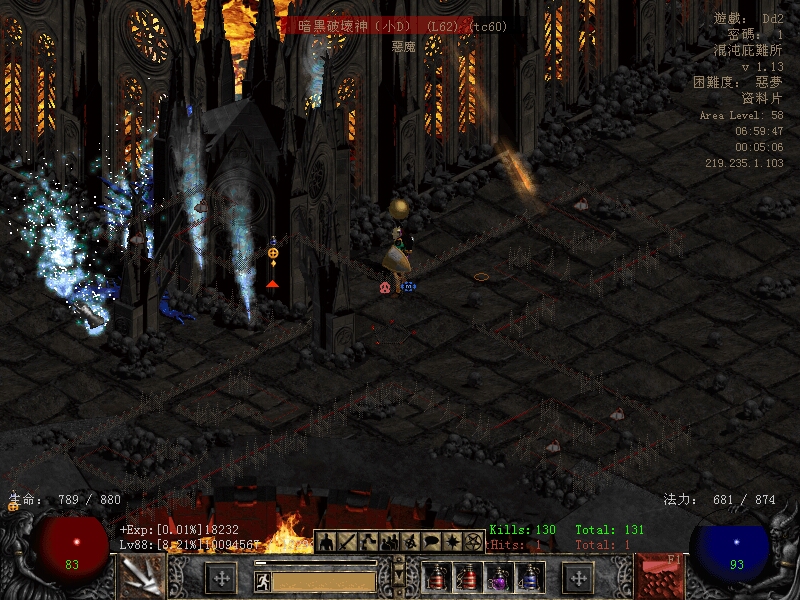The height and width of the screenshot is (600, 800).
Task: Show the message log speech bubble
Action: click(431, 542)
